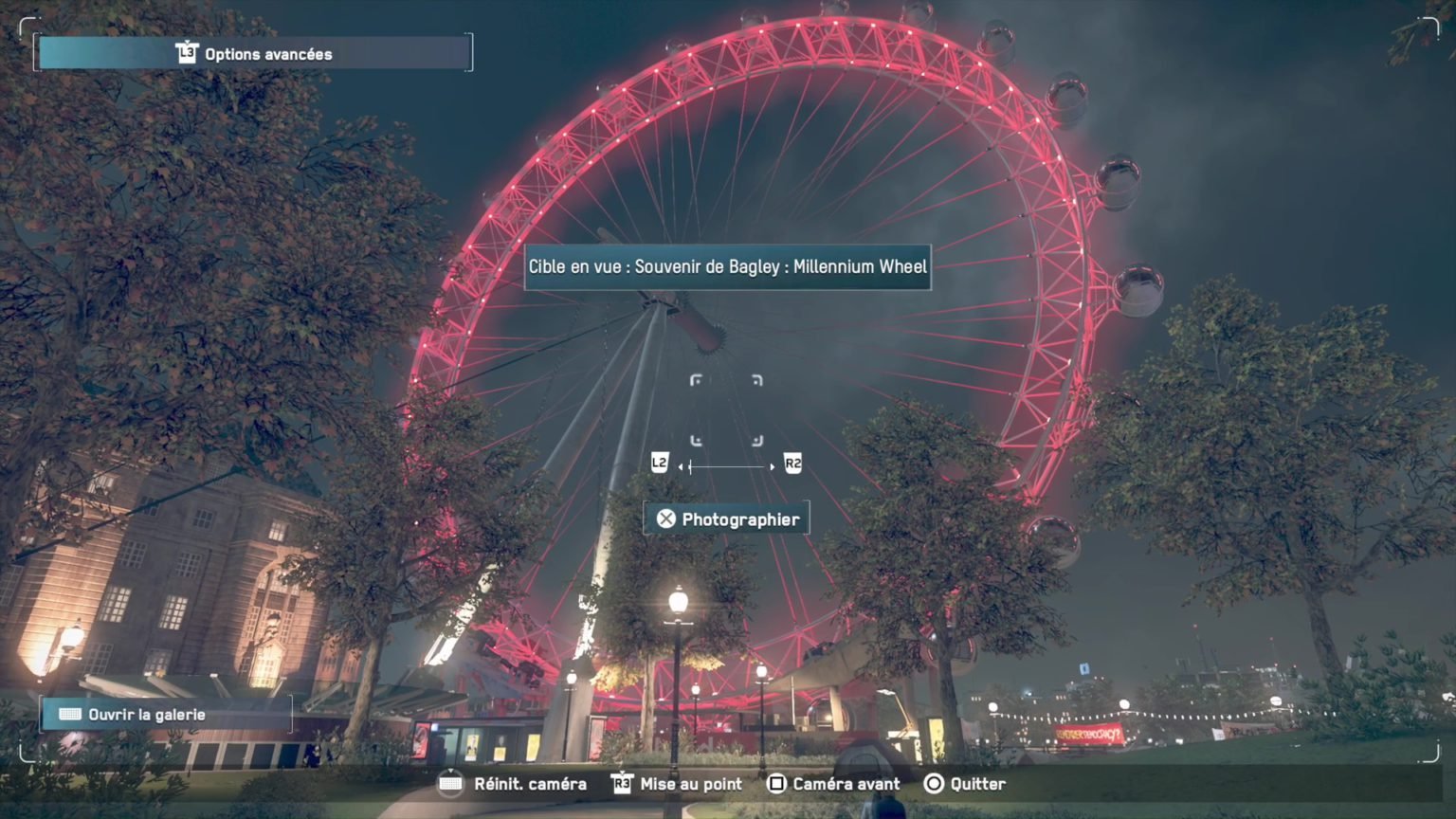Click the square icon beside Caméra avant
1456x819 pixels.
[x=777, y=784]
